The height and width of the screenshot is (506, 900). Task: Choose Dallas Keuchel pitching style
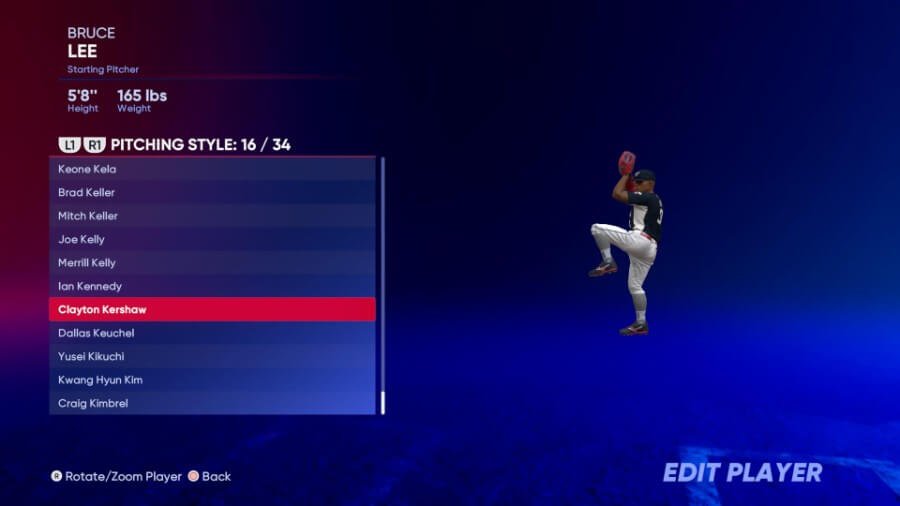(x=212, y=333)
